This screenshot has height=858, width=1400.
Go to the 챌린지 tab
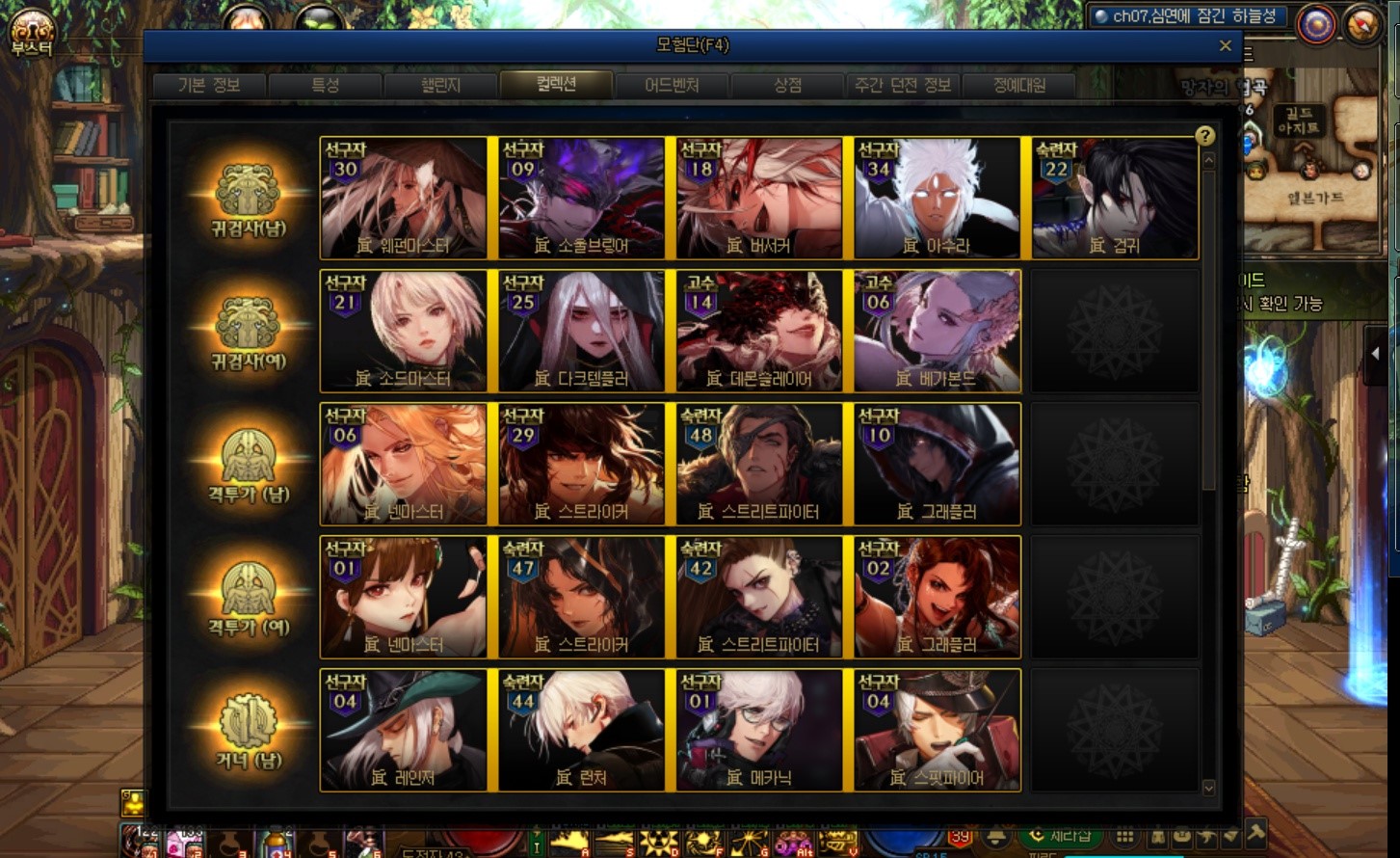pyautogui.click(x=440, y=85)
